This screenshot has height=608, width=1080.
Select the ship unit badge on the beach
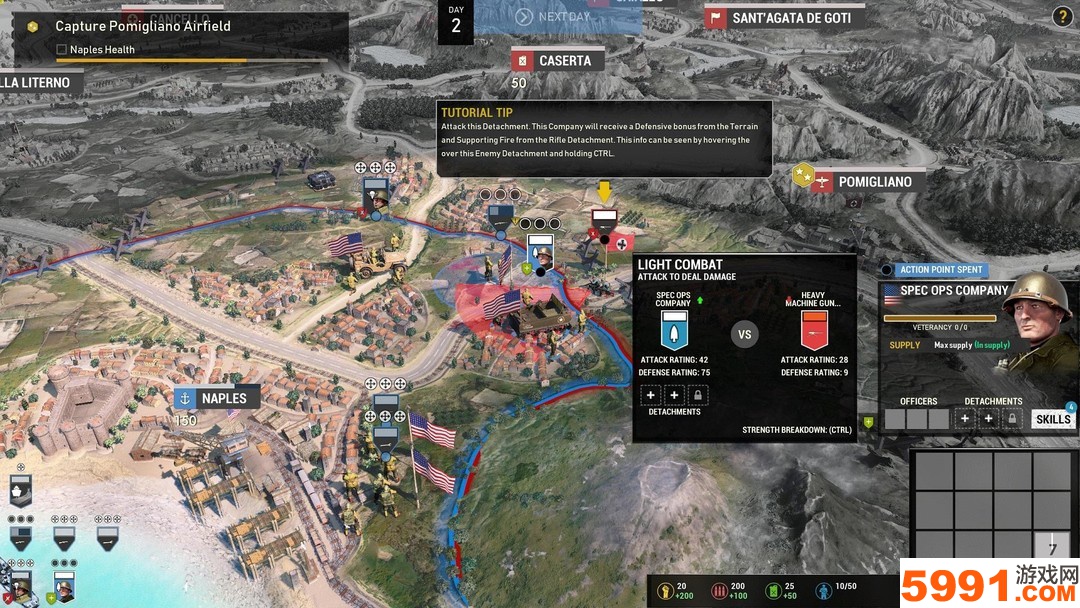[x=20, y=492]
